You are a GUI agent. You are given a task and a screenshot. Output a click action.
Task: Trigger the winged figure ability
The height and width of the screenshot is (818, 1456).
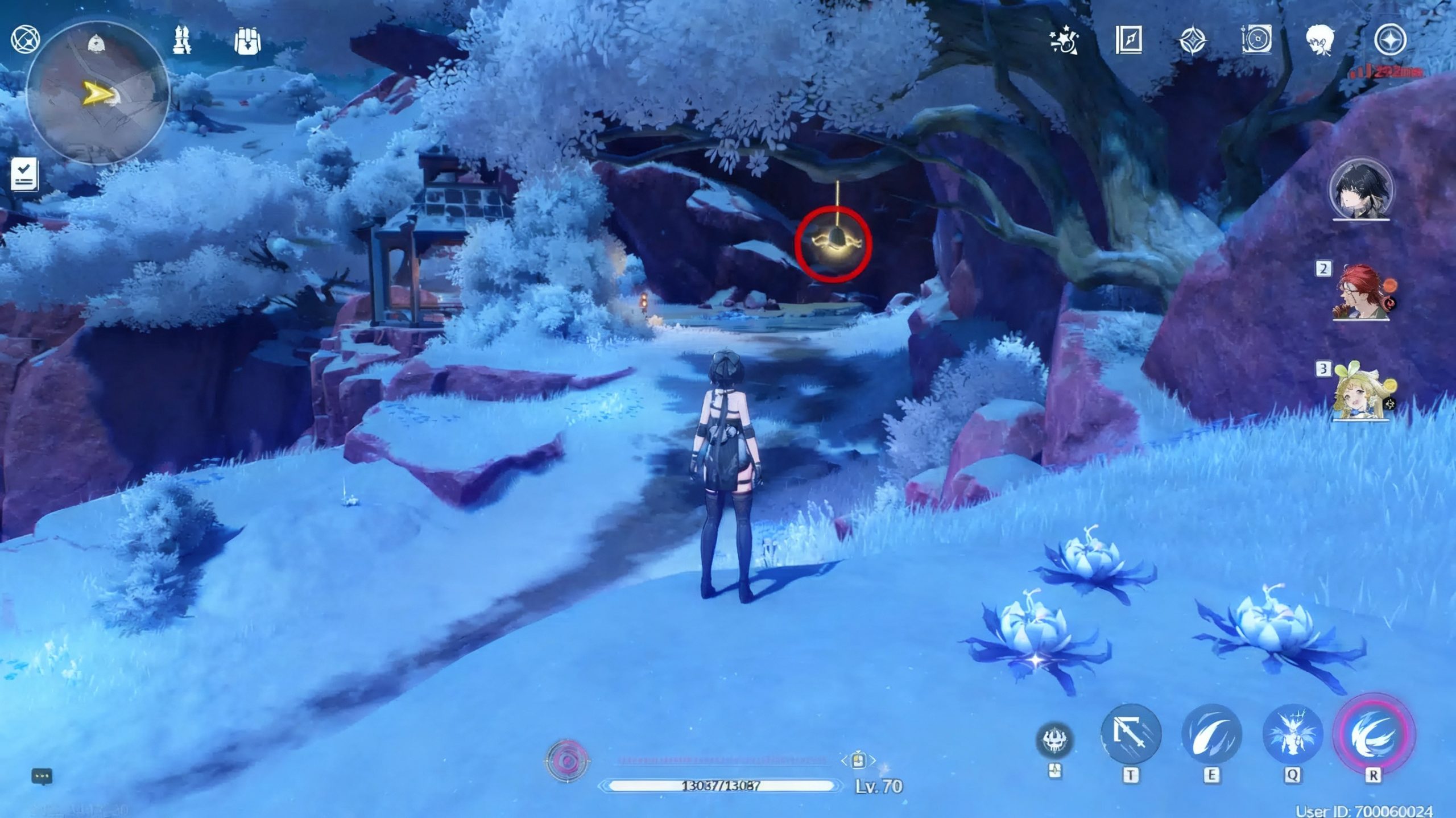tap(1292, 734)
